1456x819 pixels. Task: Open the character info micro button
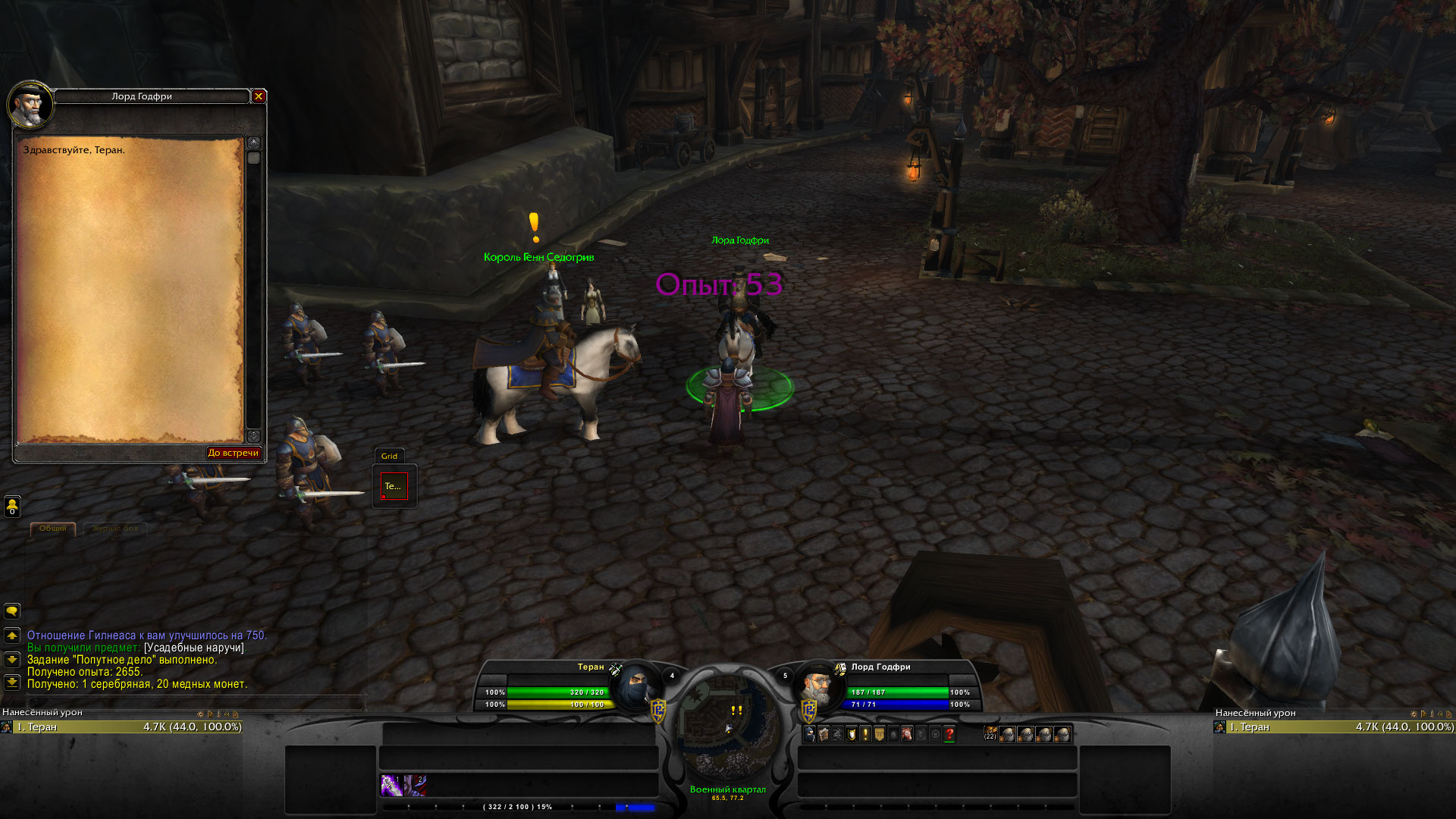coord(810,734)
